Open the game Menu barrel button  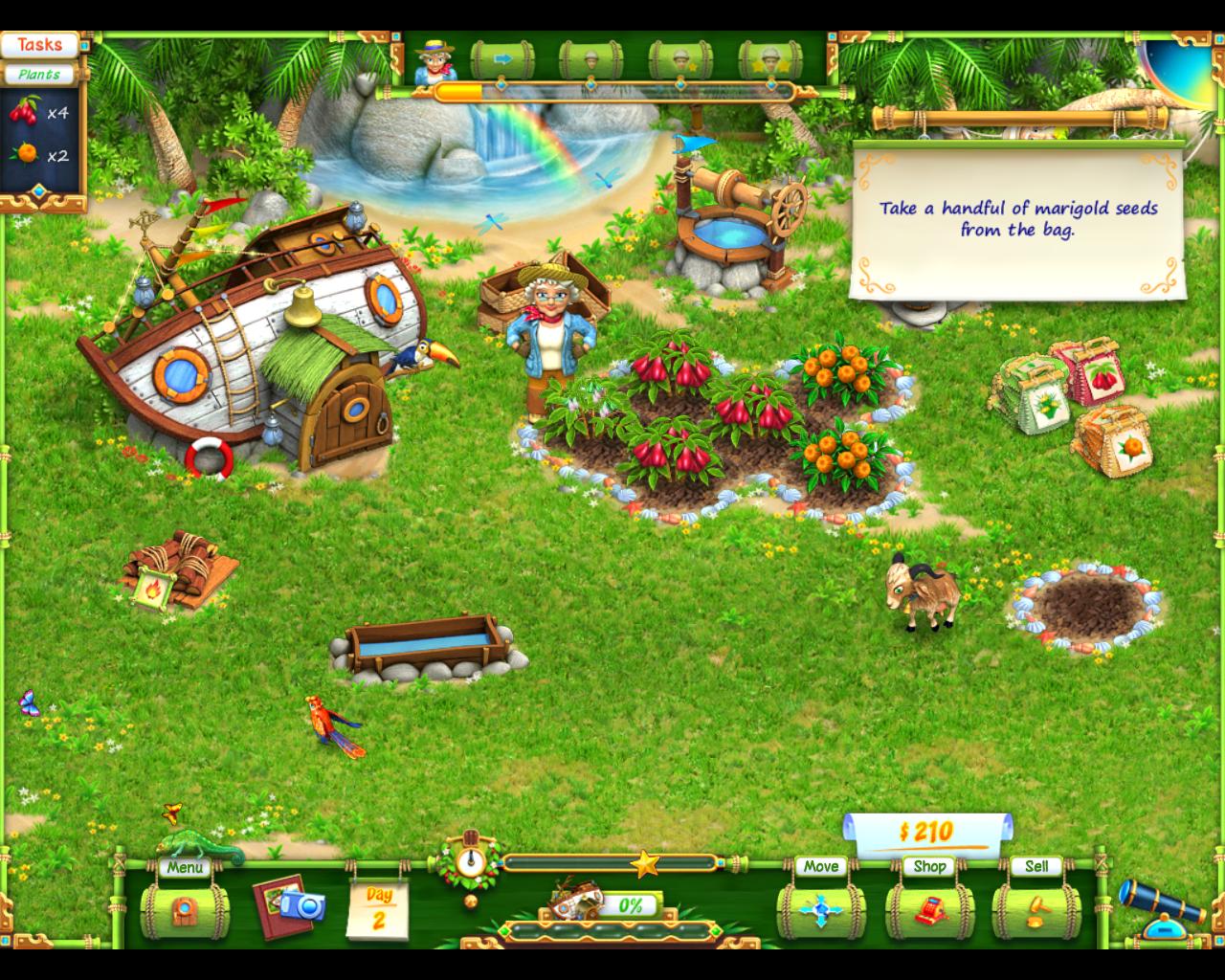point(185,910)
